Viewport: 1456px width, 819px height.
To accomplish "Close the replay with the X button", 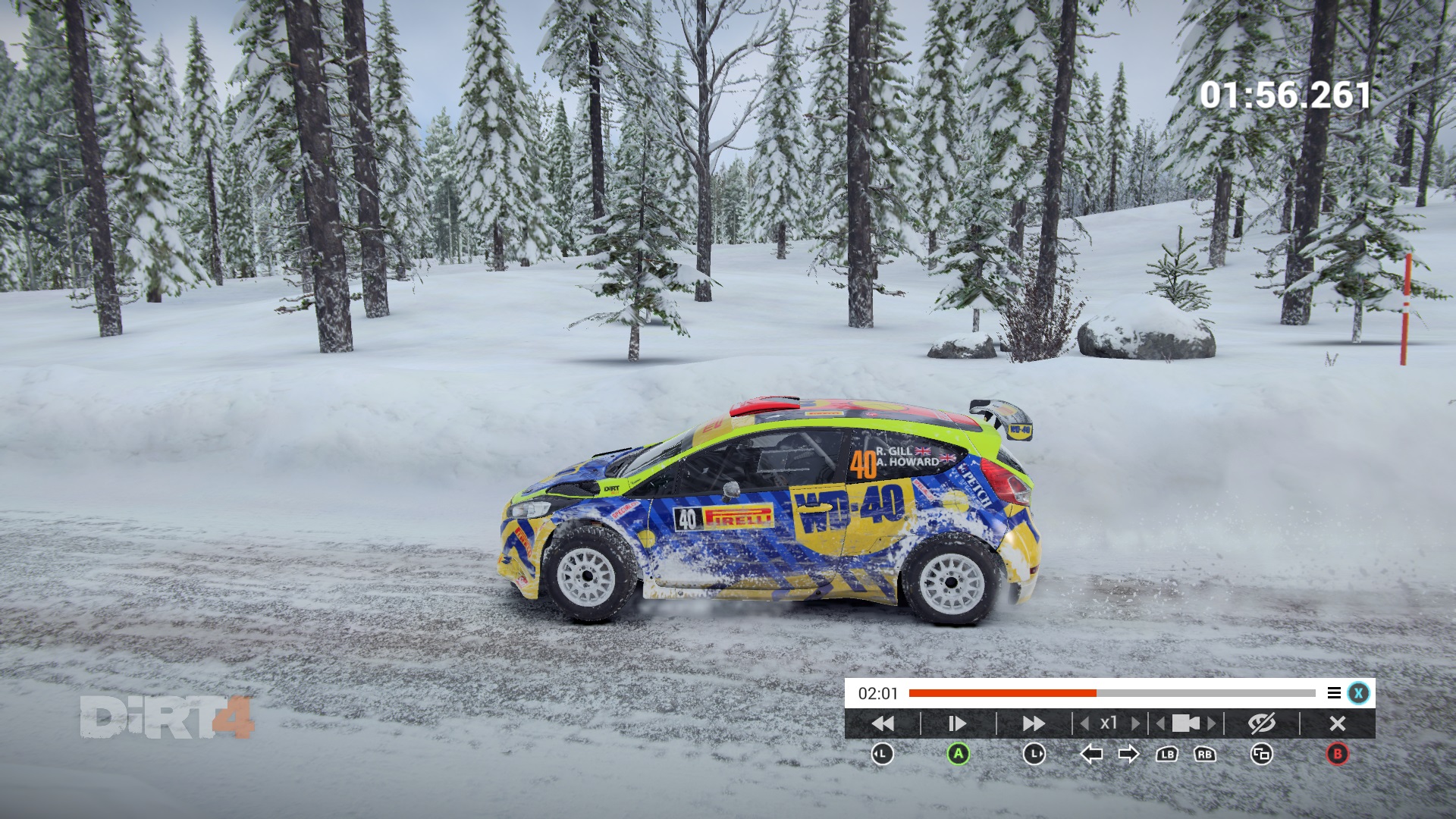I will coord(1338,723).
